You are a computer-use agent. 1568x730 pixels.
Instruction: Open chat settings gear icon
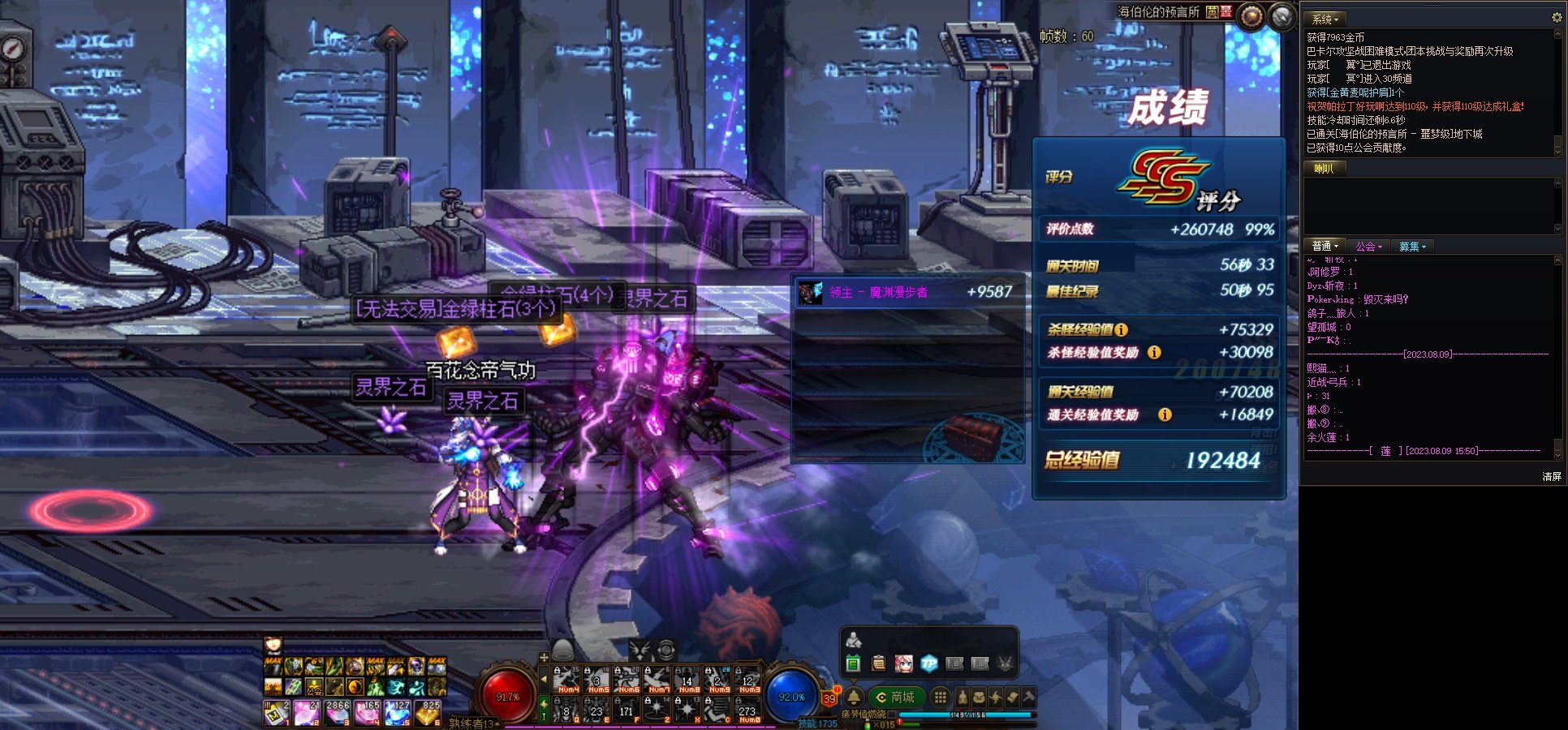[x=1557, y=17]
